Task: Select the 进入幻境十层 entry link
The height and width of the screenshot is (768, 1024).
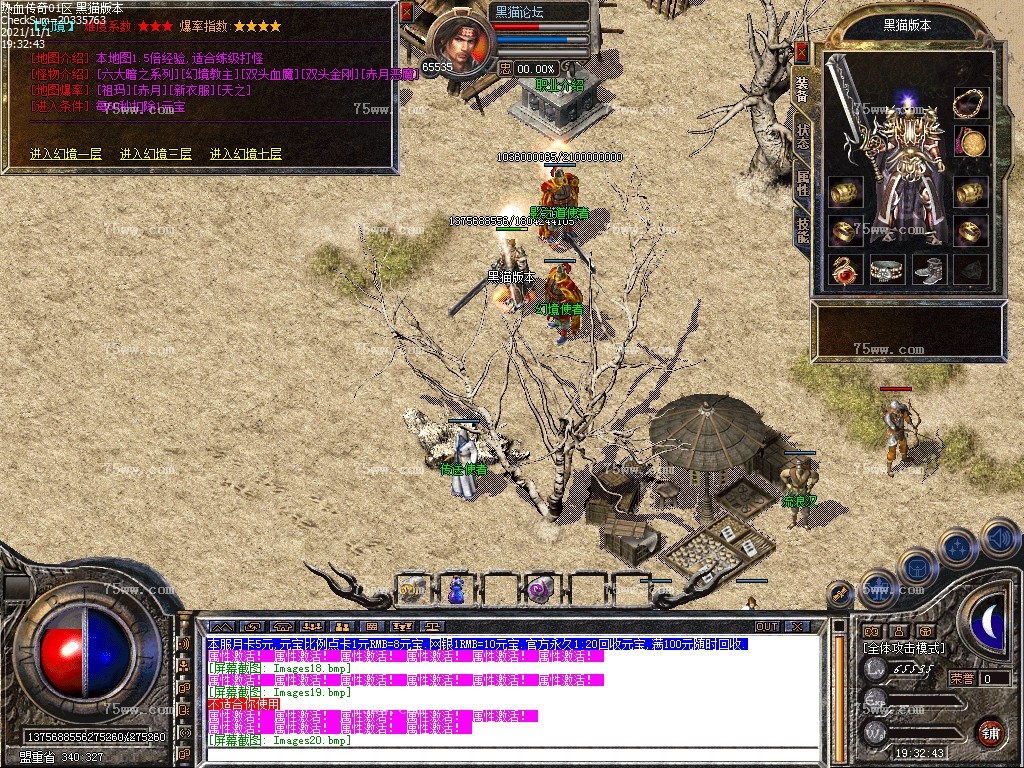Action: [x=246, y=154]
